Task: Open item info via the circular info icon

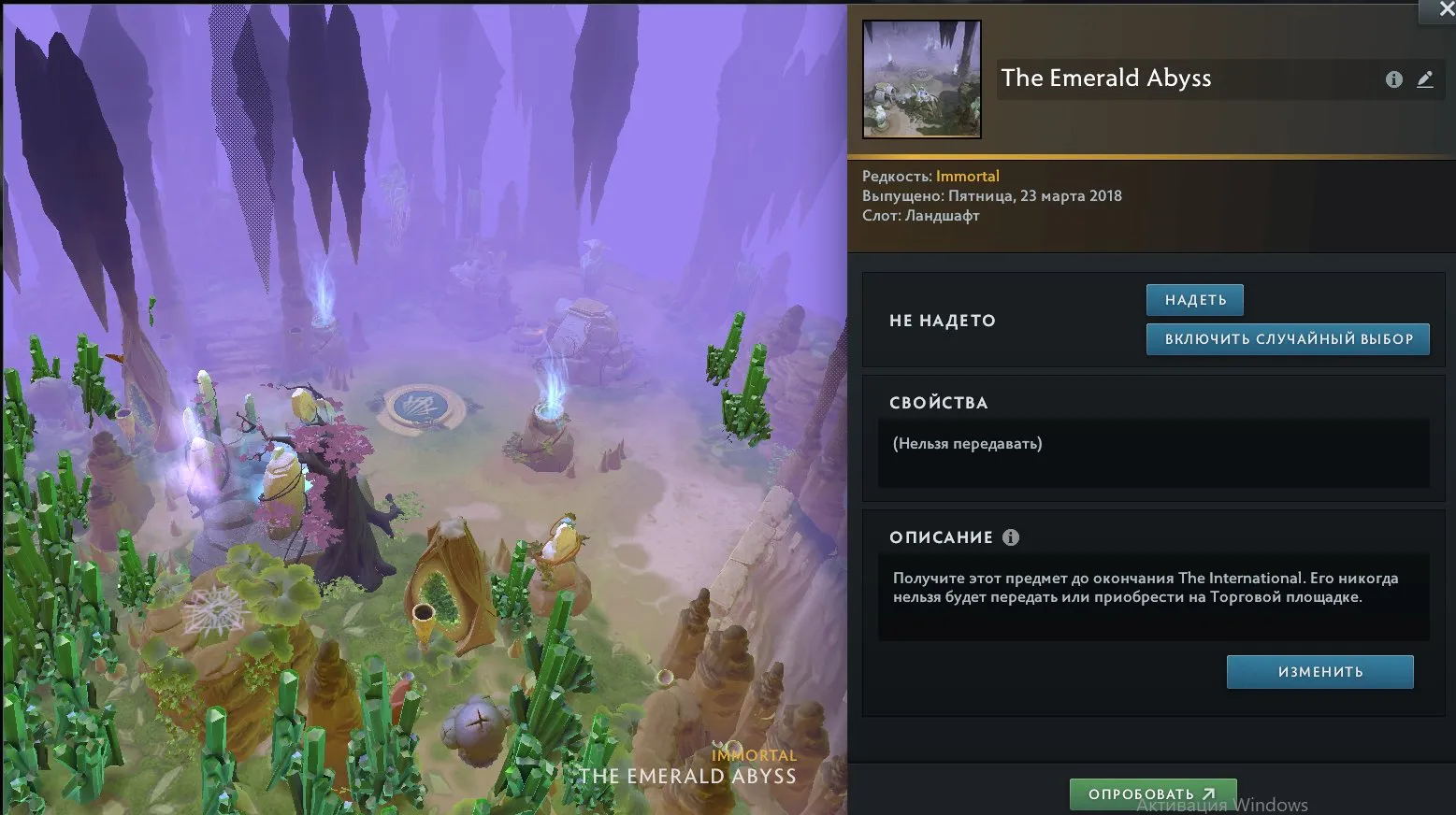Action: (x=1393, y=79)
